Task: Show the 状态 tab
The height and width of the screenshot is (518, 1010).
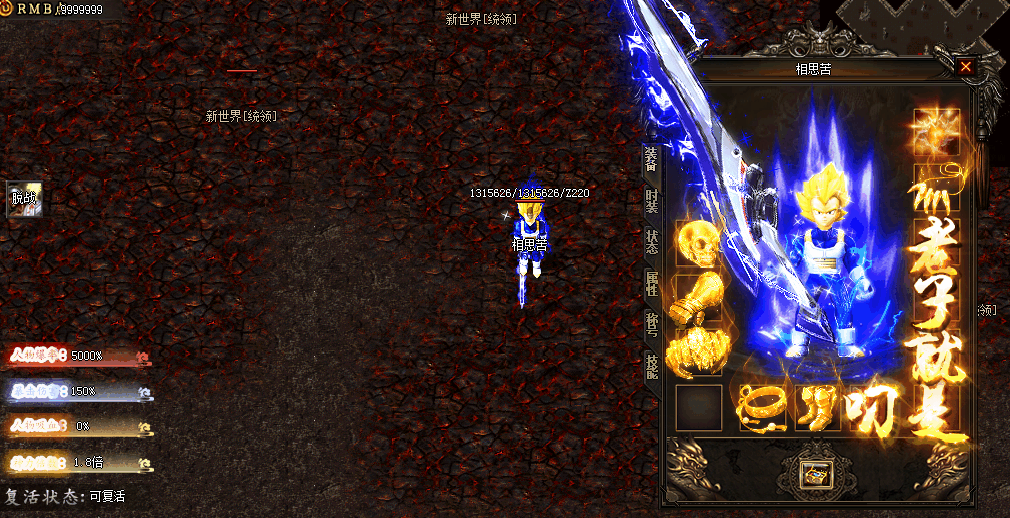Action: click(651, 243)
